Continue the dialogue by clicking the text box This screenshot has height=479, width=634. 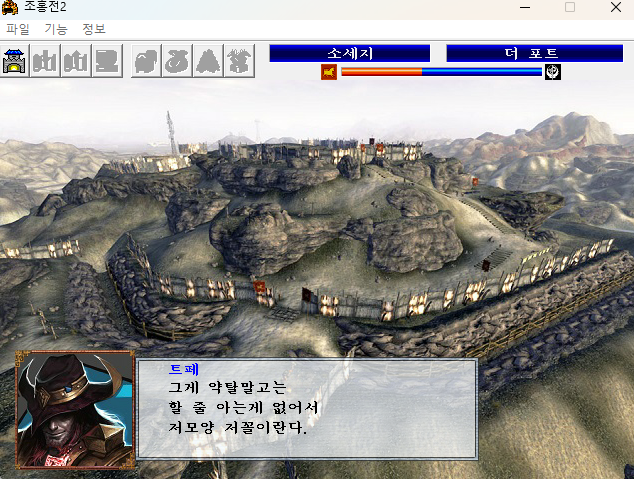(307, 409)
